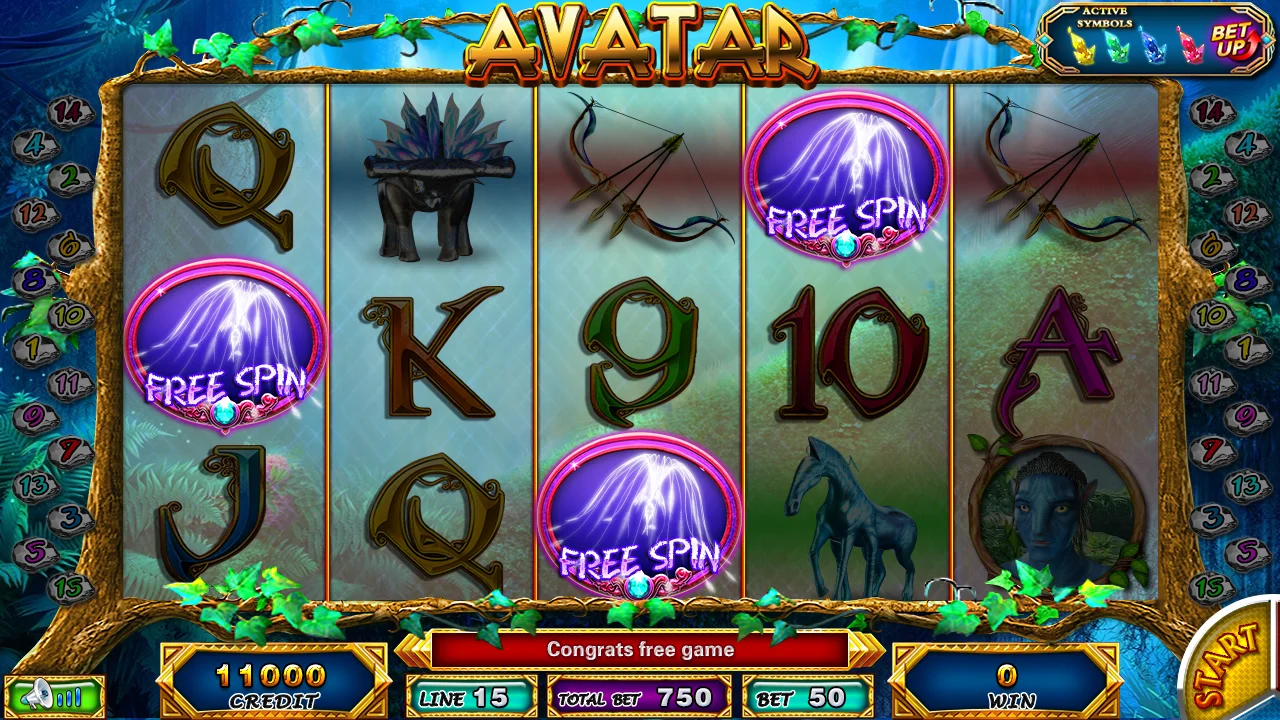Choose the blue crystal active symbol

[1154, 46]
